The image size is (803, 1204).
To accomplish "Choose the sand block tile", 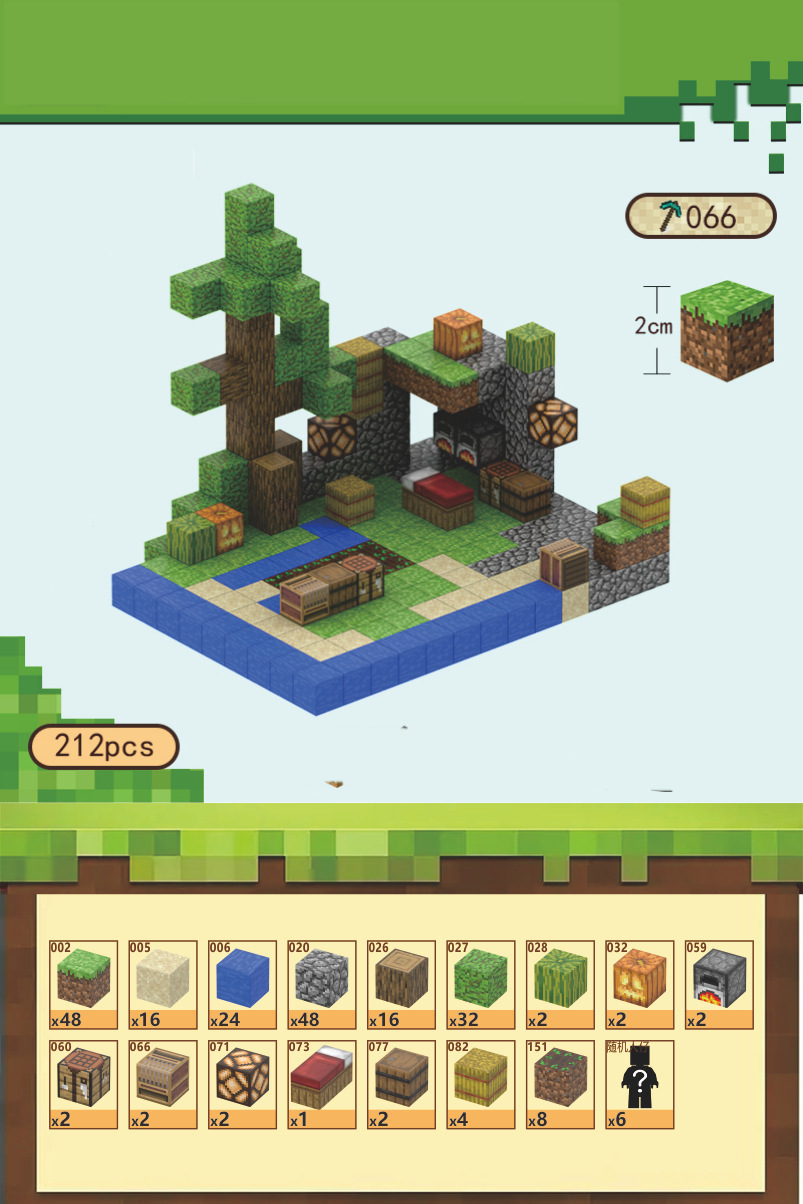I will (x=163, y=985).
